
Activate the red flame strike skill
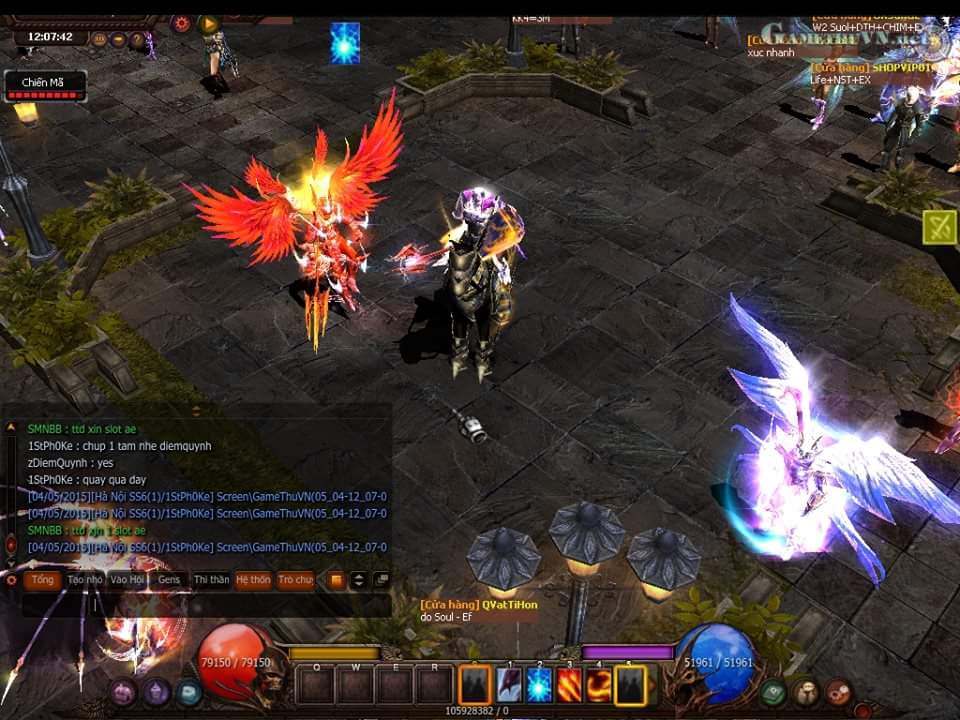569,685
